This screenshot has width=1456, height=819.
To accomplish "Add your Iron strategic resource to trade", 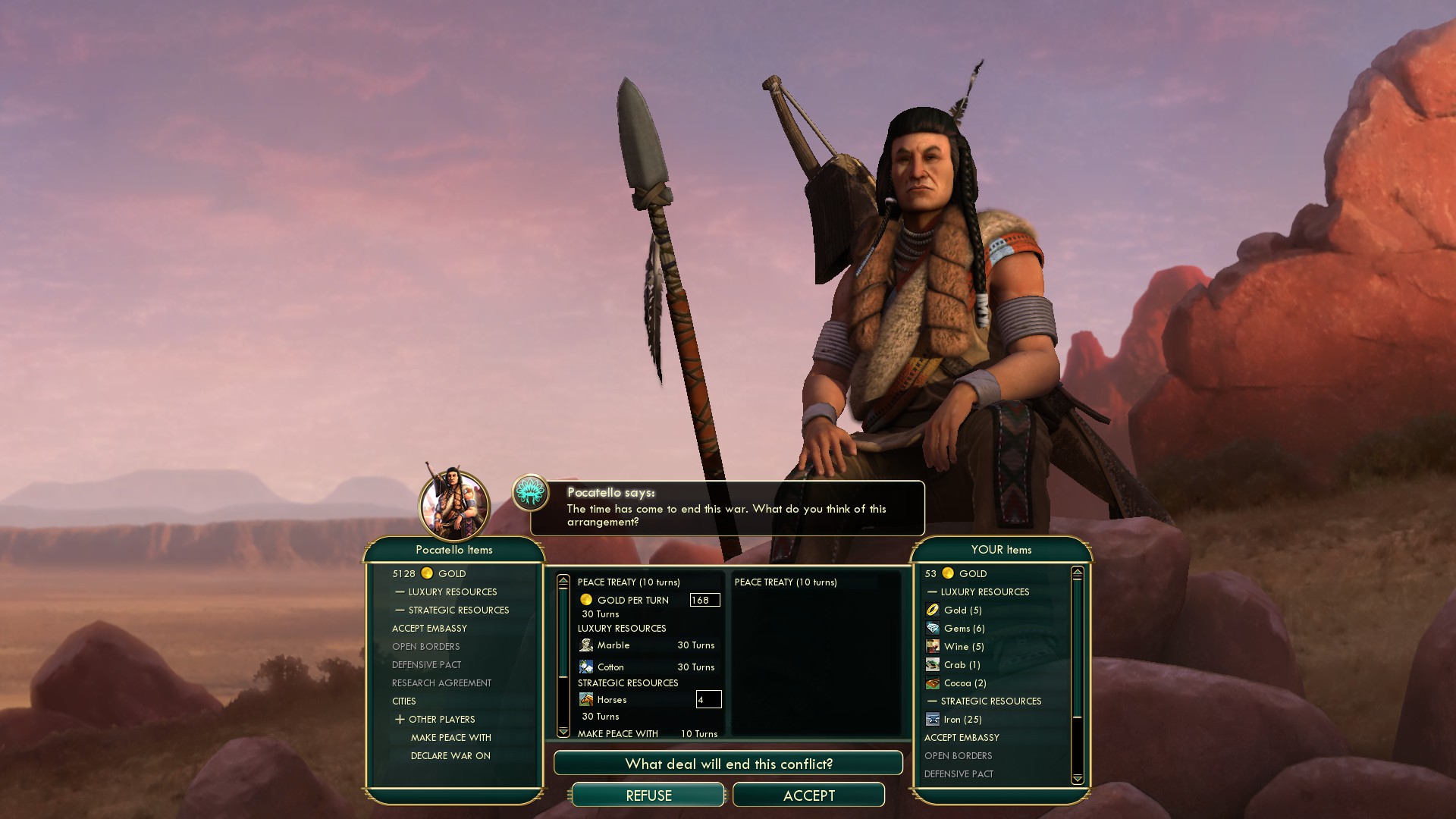I will click(962, 720).
